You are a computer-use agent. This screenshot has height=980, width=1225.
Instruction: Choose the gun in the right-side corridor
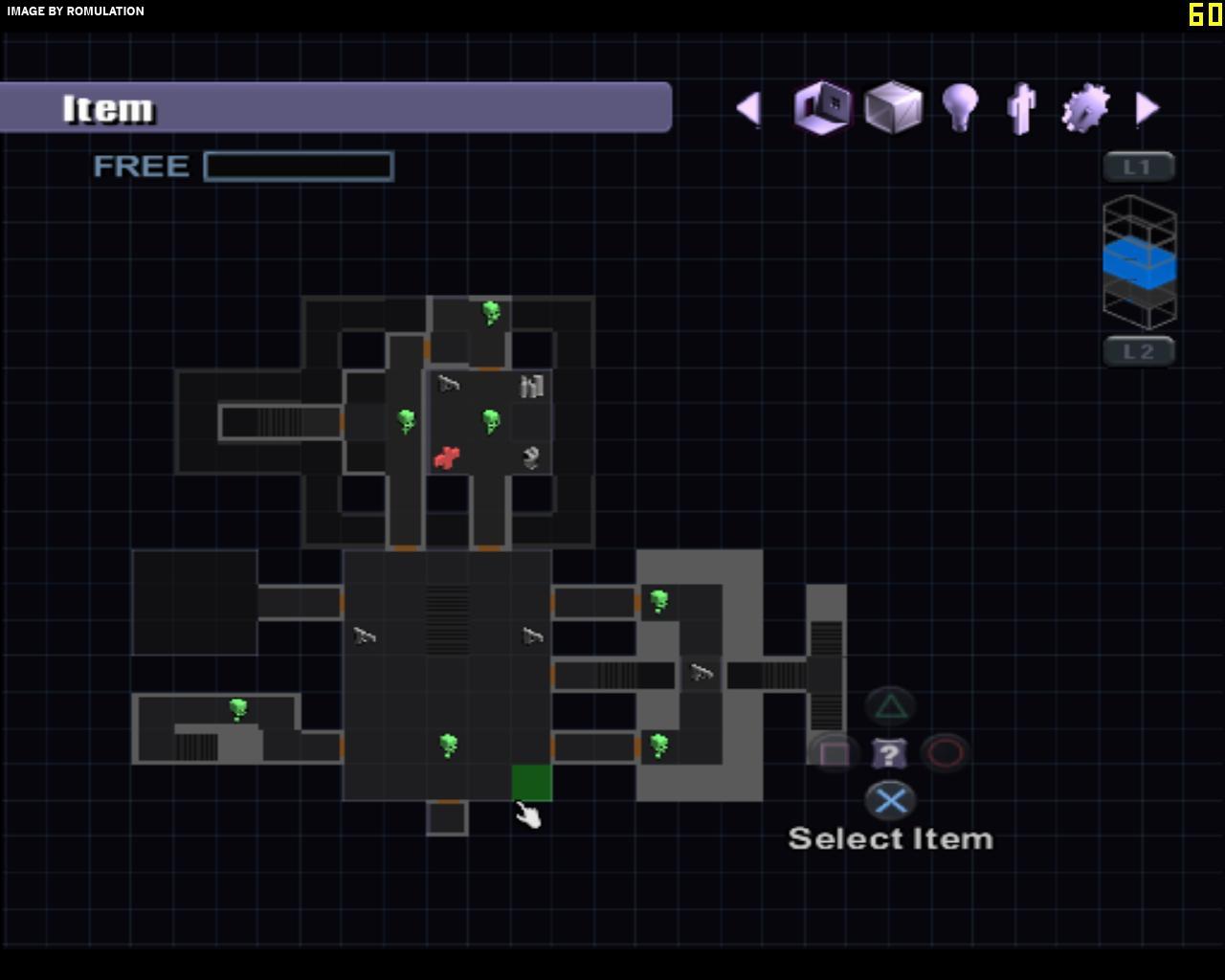[702, 673]
